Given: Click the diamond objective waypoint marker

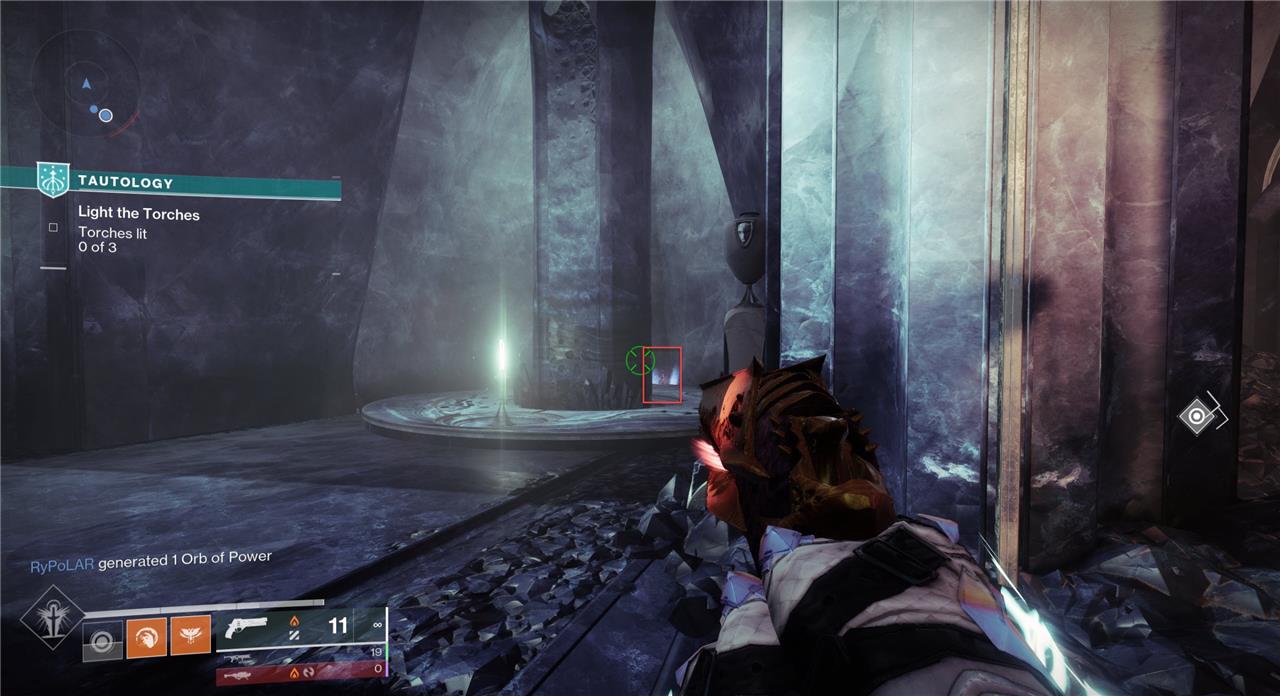Looking at the screenshot, I should 1198,415.
